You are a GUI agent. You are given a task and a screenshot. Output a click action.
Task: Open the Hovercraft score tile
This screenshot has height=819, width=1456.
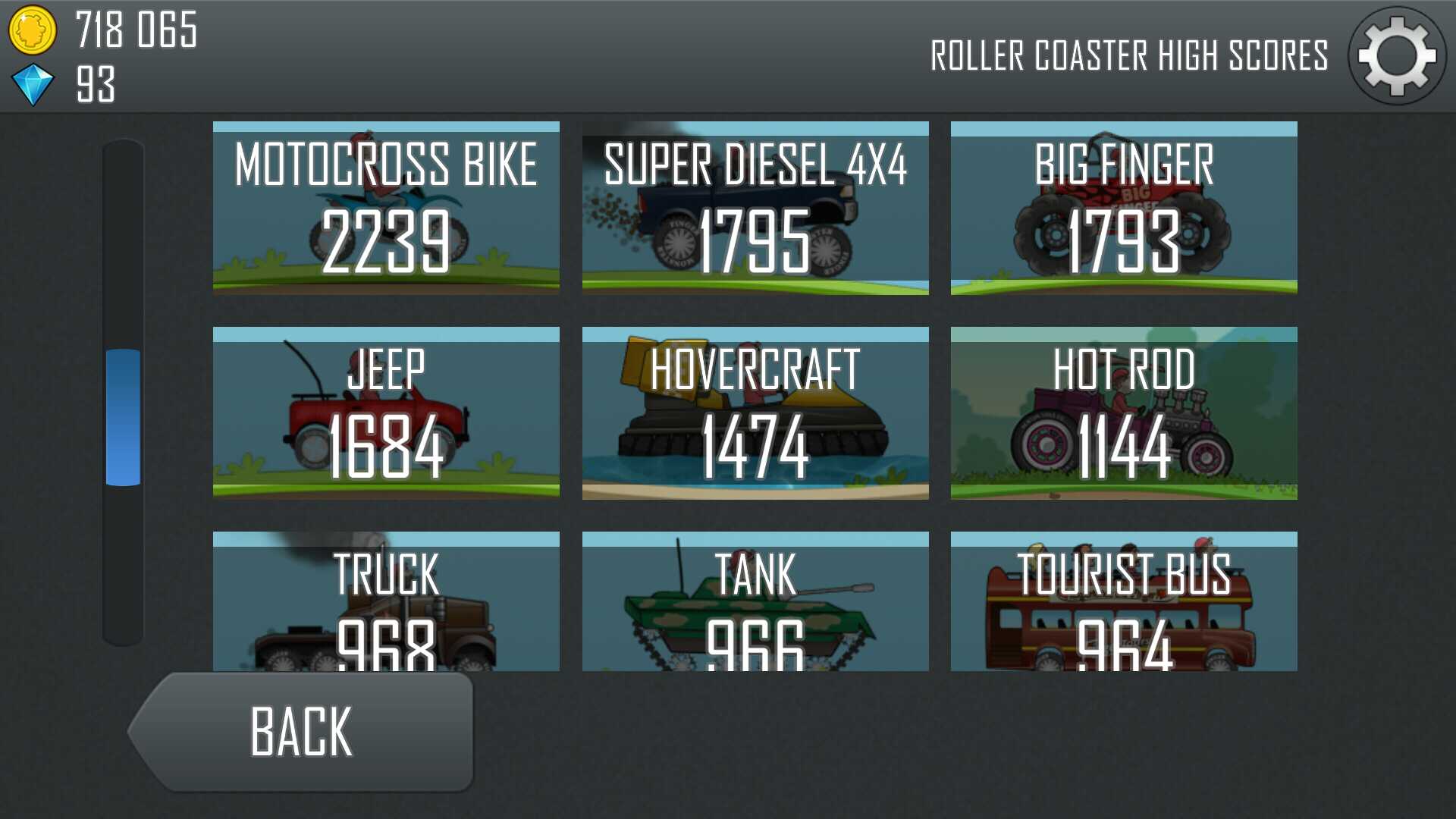pos(755,413)
